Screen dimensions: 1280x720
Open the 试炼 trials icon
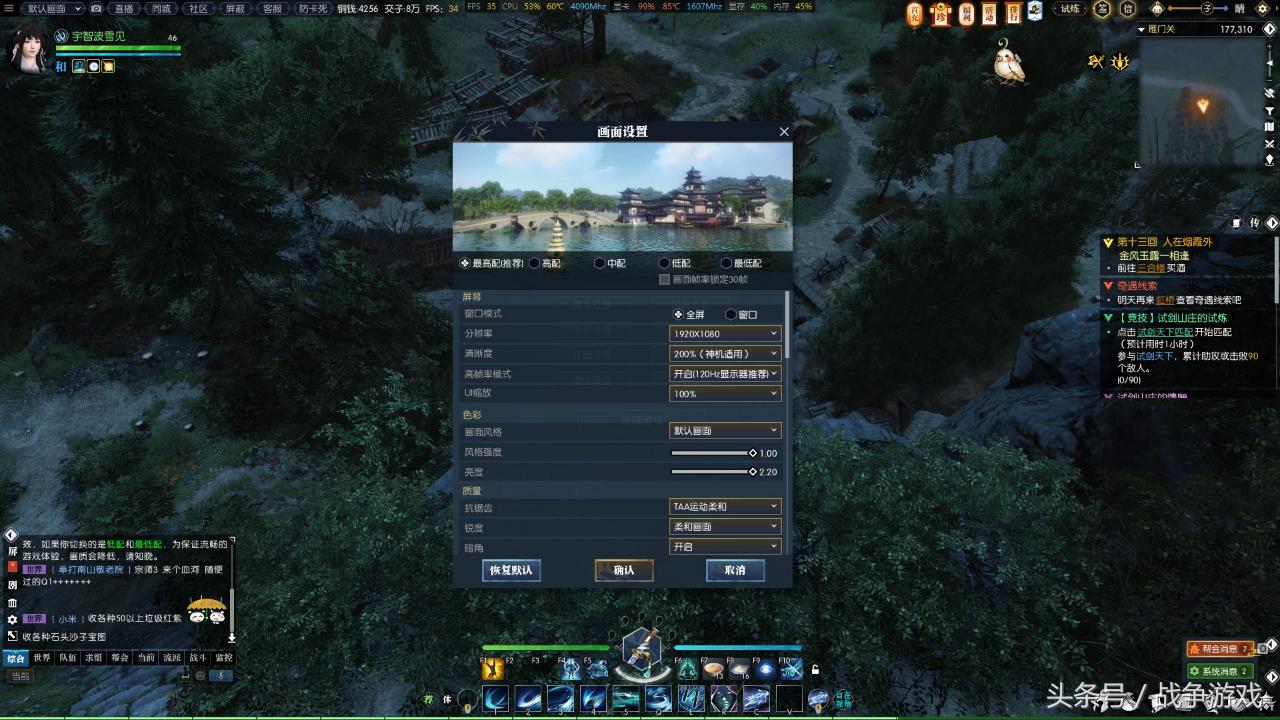(1068, 9)
